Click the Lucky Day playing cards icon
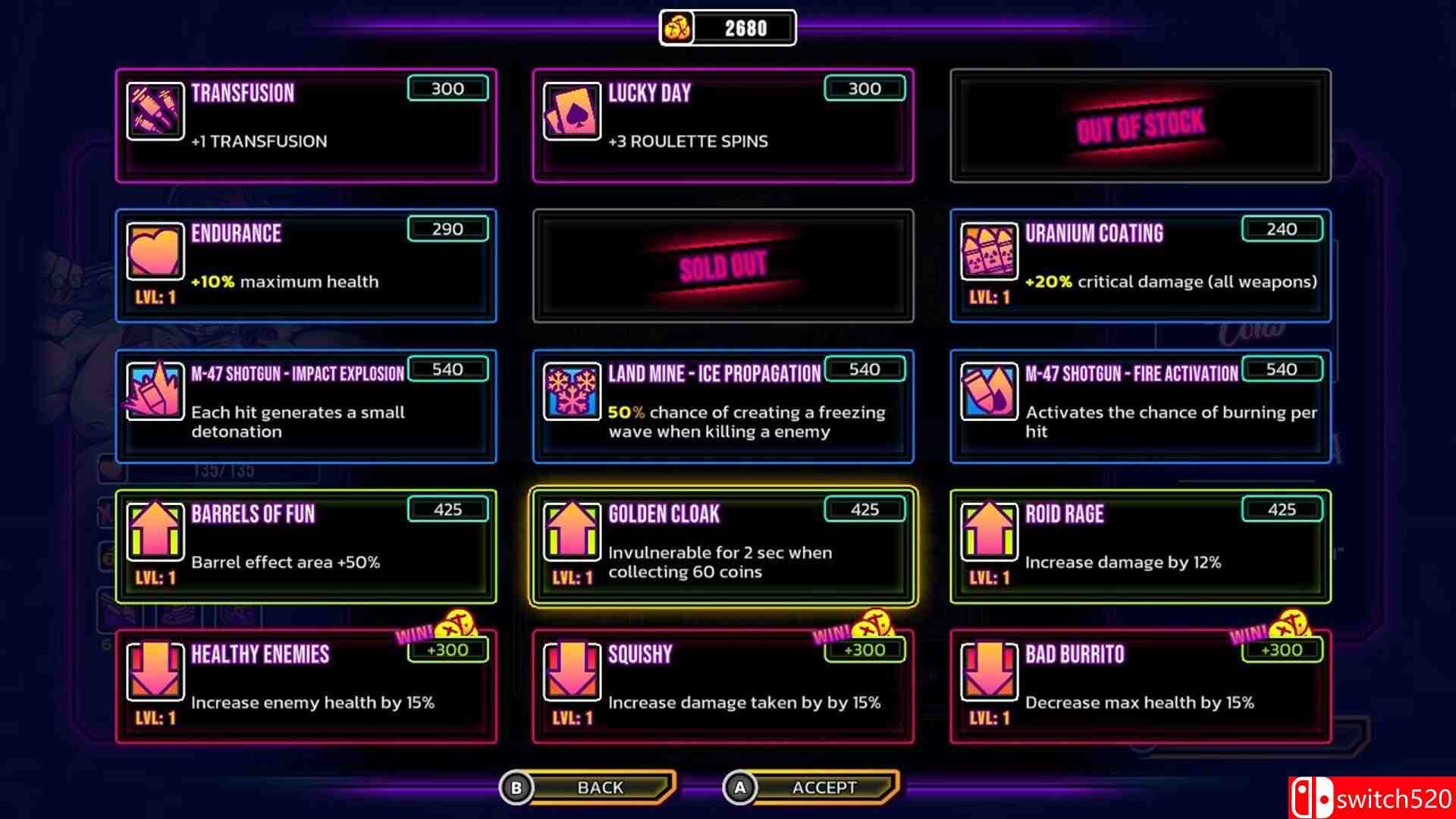This screenshot has width=1456, height=819. [x=573, y=113]
